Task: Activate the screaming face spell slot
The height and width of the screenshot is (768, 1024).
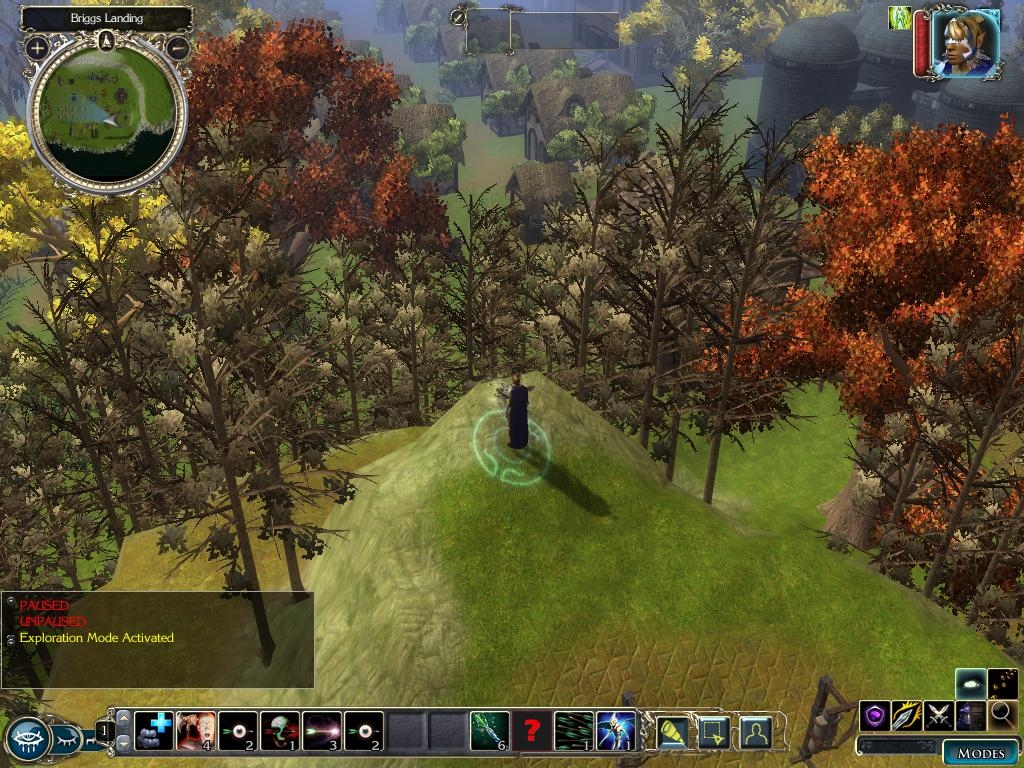Action: coord(196,731)
